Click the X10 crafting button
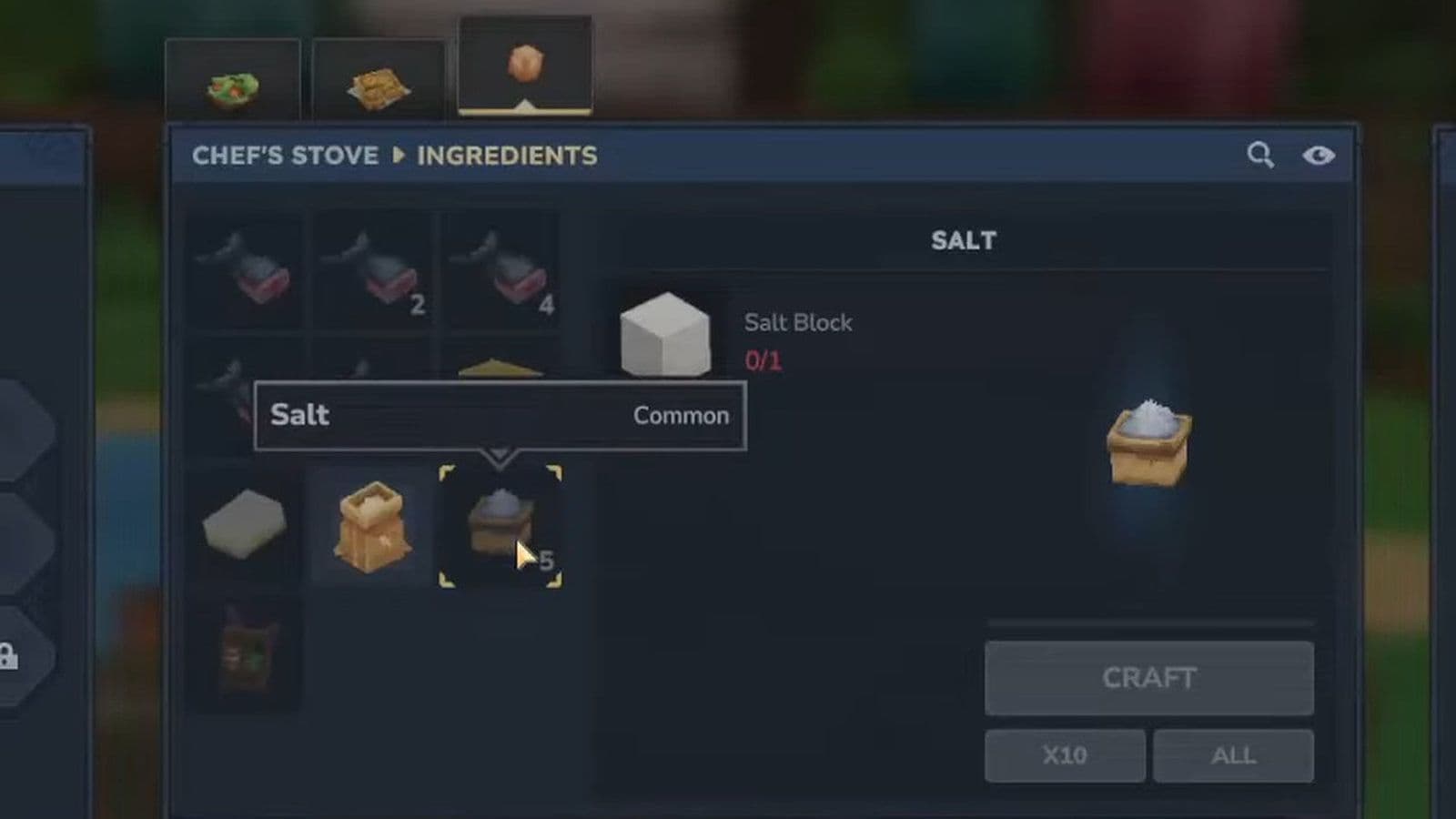 click(x=1064, y=755)
